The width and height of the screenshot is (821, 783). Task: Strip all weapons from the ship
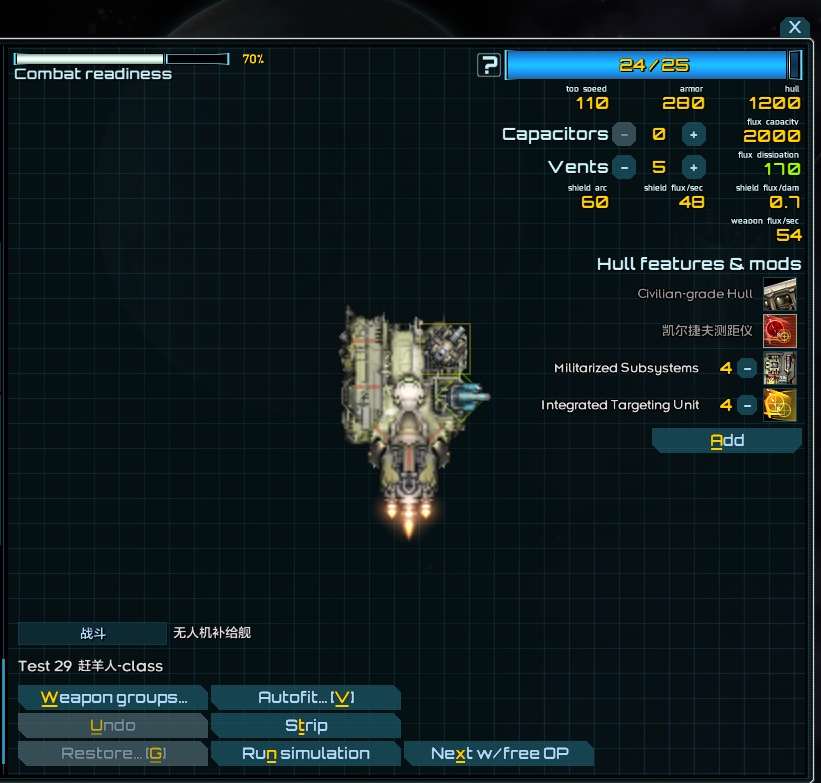click(x=306, y=726)
